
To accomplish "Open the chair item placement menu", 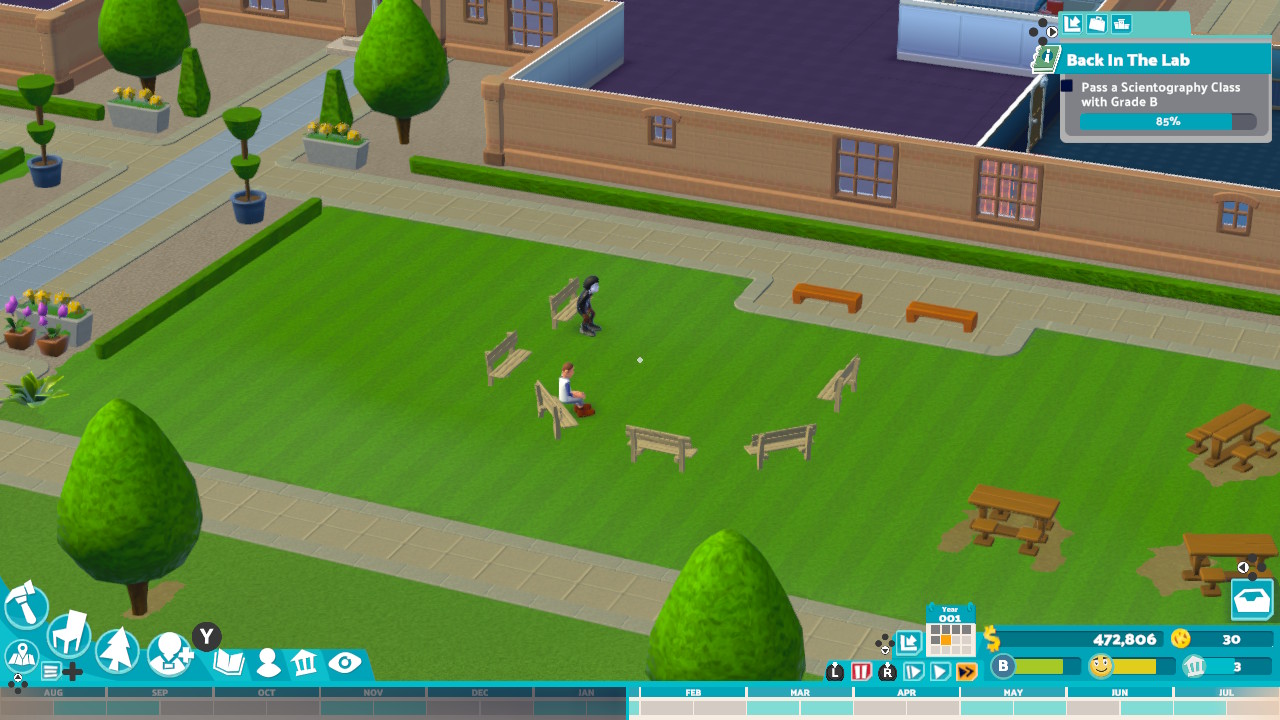I will [x=69, y=634].
